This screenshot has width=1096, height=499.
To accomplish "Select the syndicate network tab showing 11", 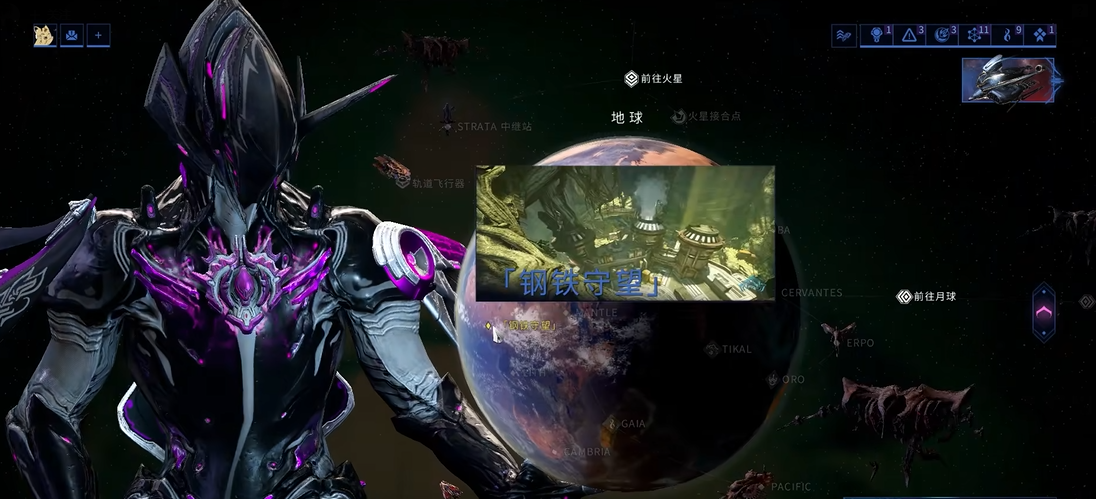I will 976,35.
